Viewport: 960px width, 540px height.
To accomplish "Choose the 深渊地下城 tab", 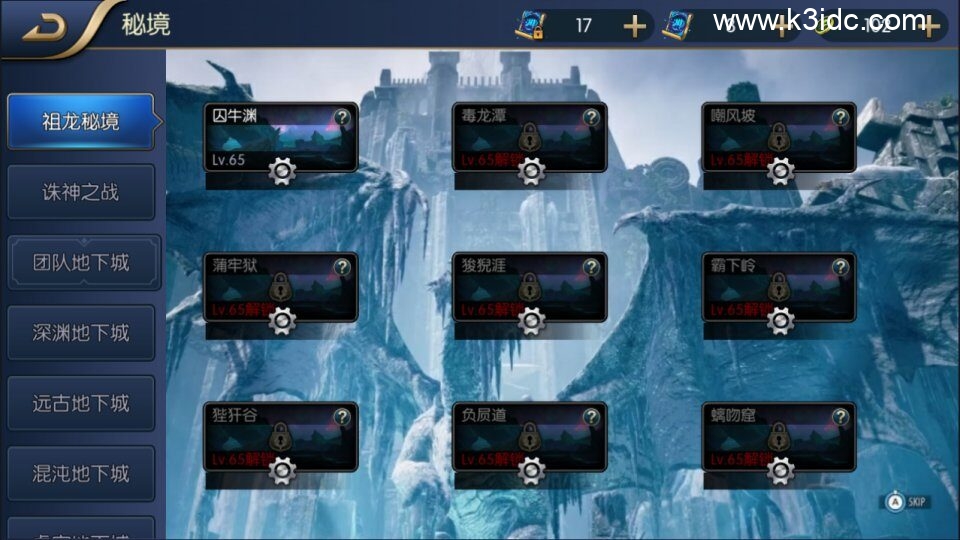I will point(81,333).
